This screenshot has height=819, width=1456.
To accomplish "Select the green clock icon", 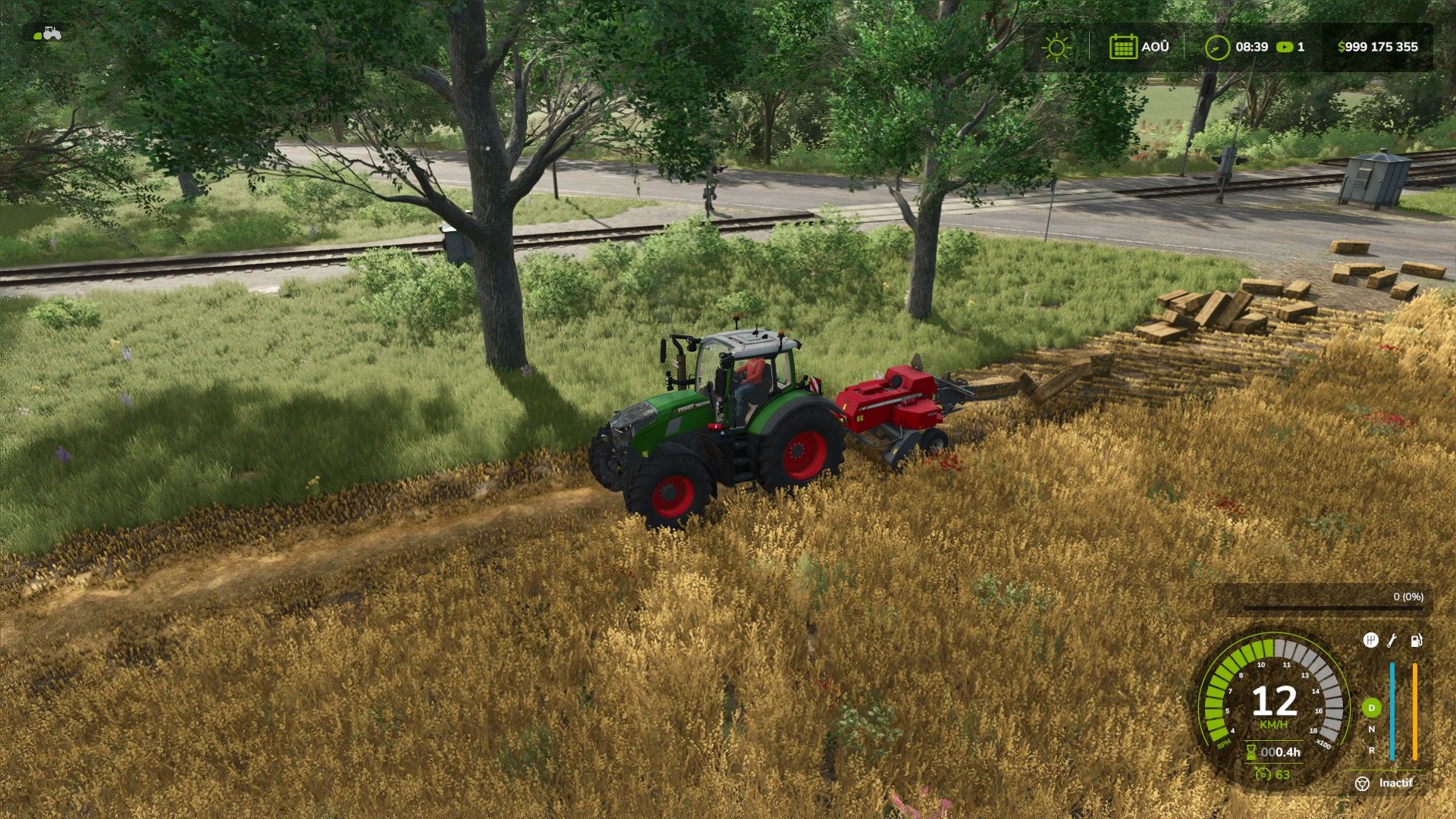I will (1216, 47).
